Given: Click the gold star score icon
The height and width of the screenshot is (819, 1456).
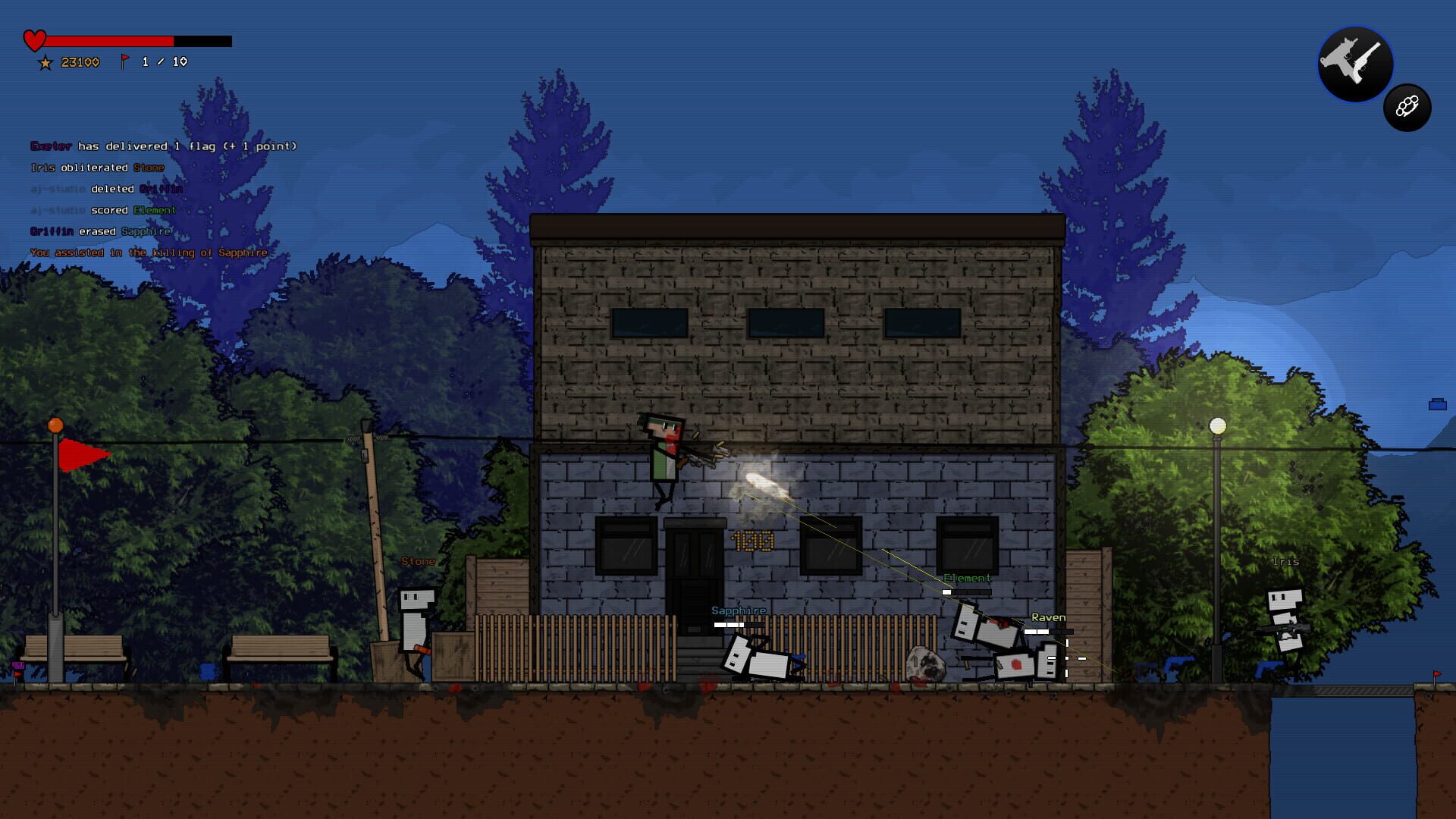Looking at the screenshot, I should [x=45, y=61].
